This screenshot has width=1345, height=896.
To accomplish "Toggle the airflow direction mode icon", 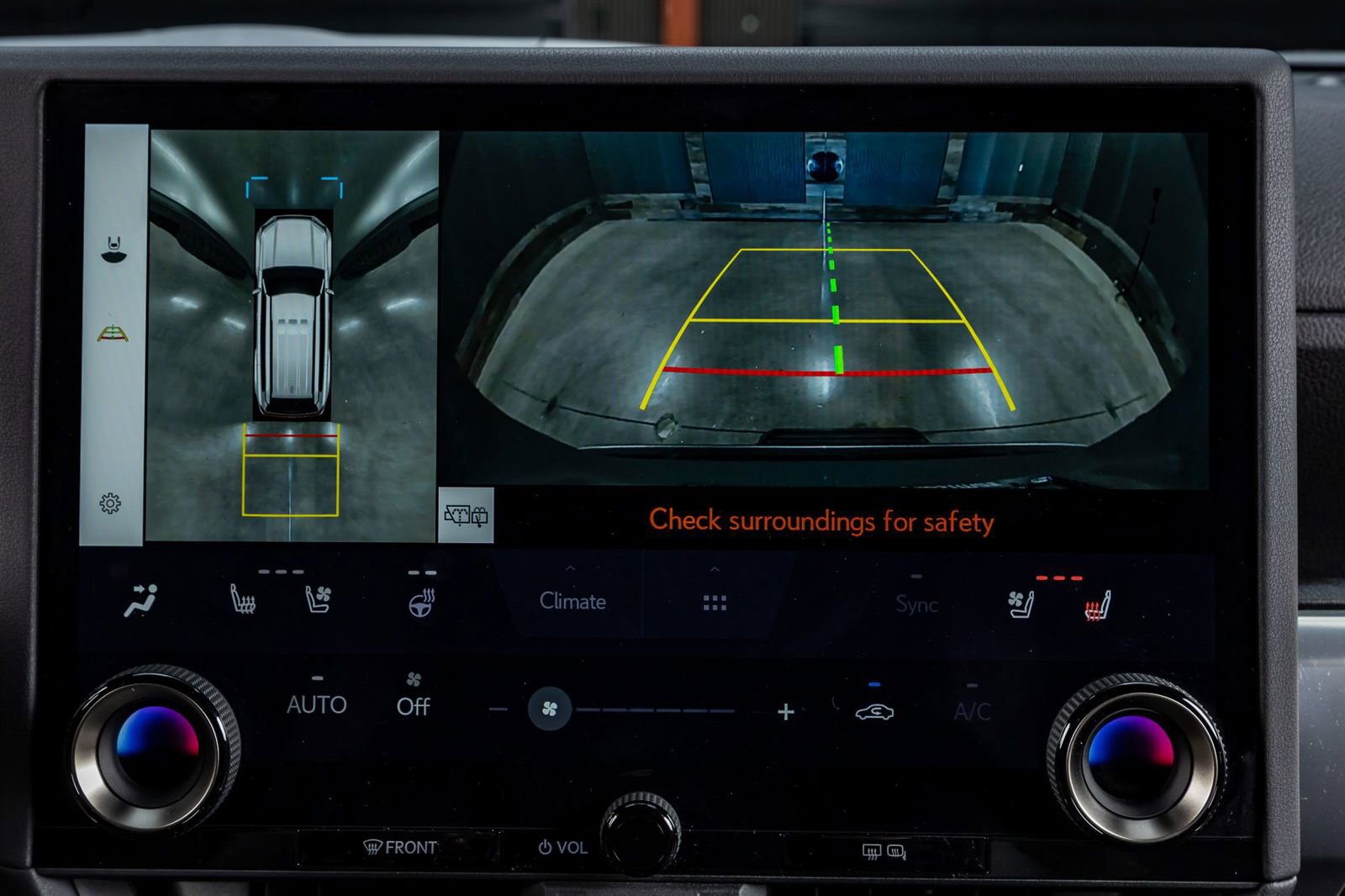I will click(140, 601).
